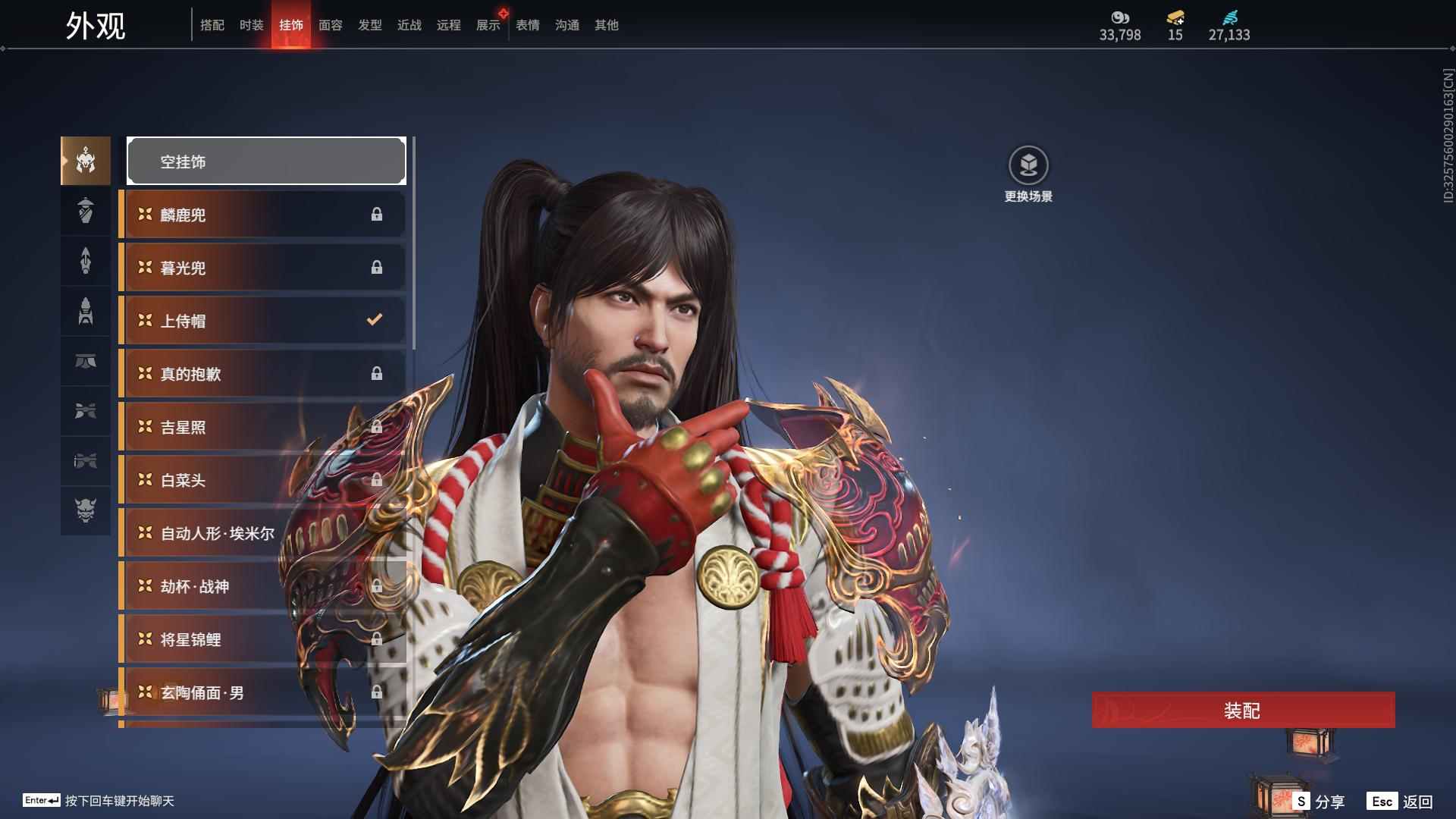Confirm with the red 装配 button
This screenshot has width=1456, height=819.
tap(1243, 710)
